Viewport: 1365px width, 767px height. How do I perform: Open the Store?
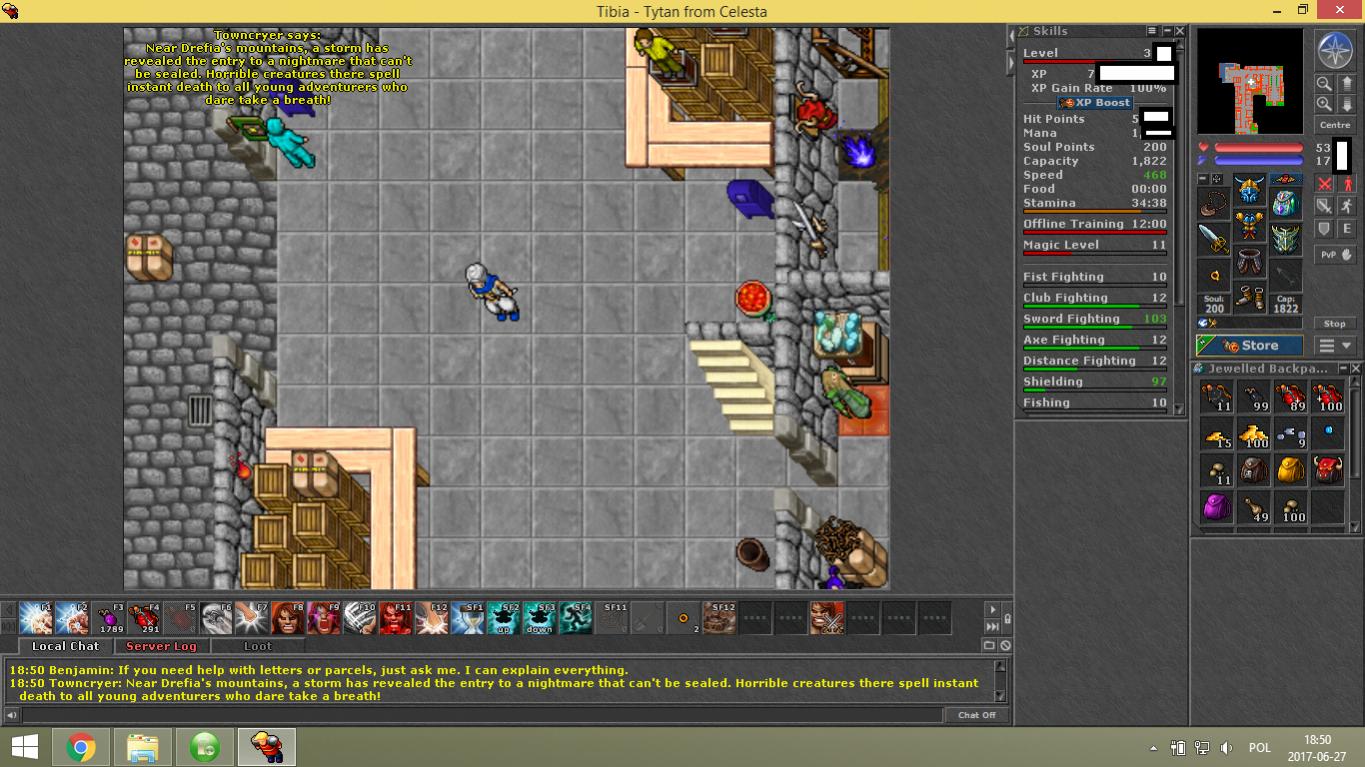pyautogui.click(x=1250, y=346)
